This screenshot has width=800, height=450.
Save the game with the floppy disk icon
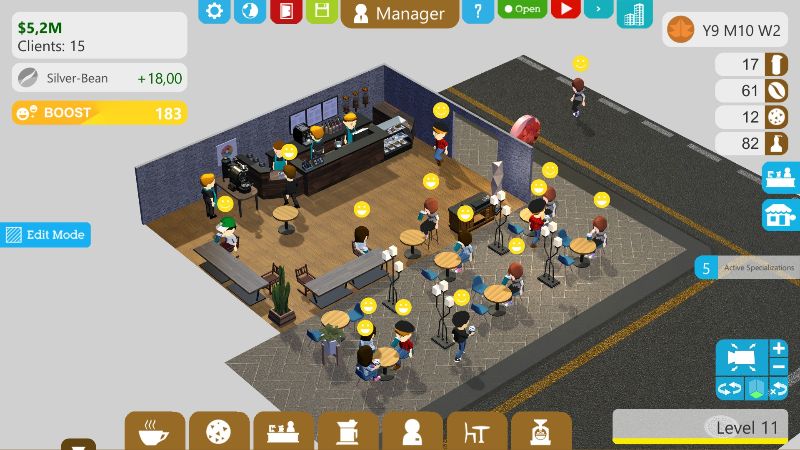321,11
